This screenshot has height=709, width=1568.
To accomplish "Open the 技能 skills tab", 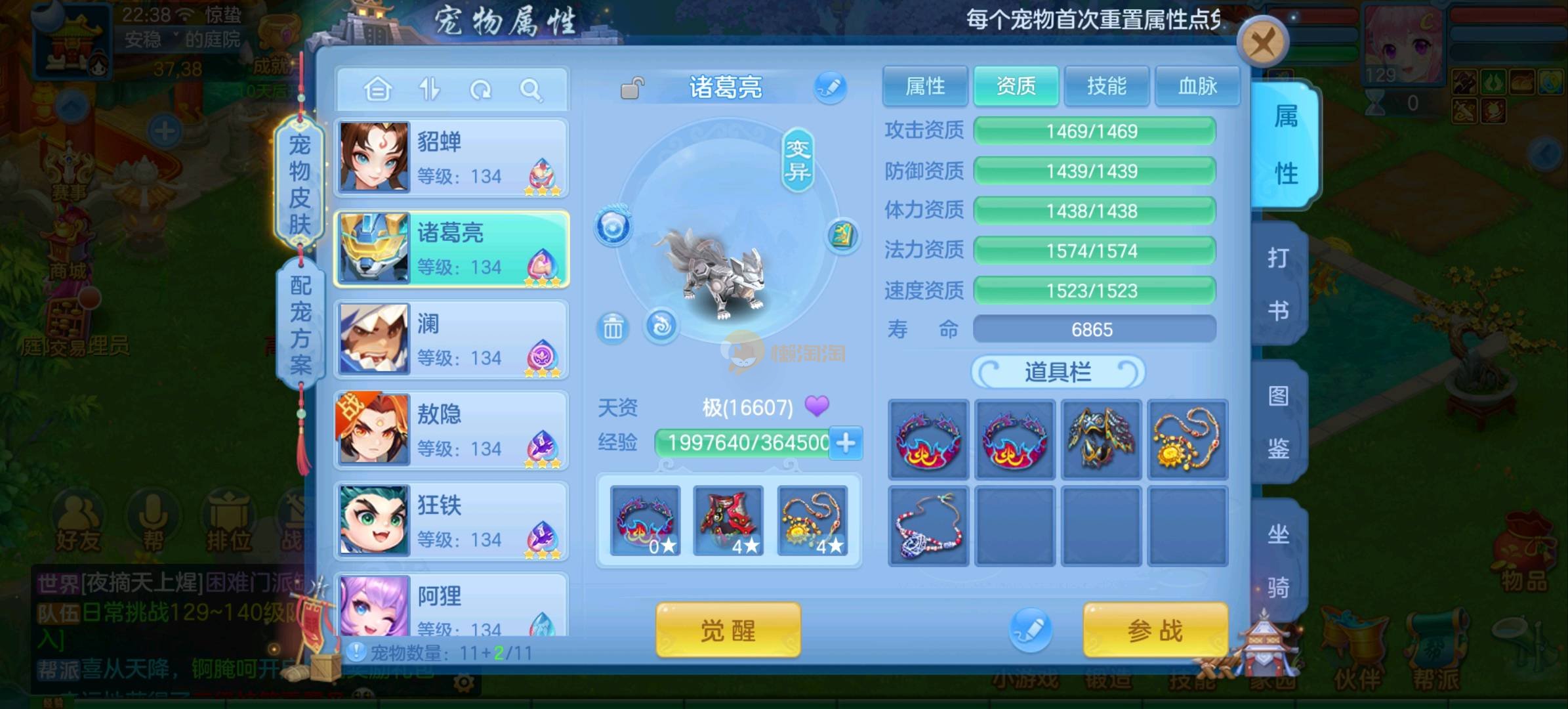I will 1106,86.
